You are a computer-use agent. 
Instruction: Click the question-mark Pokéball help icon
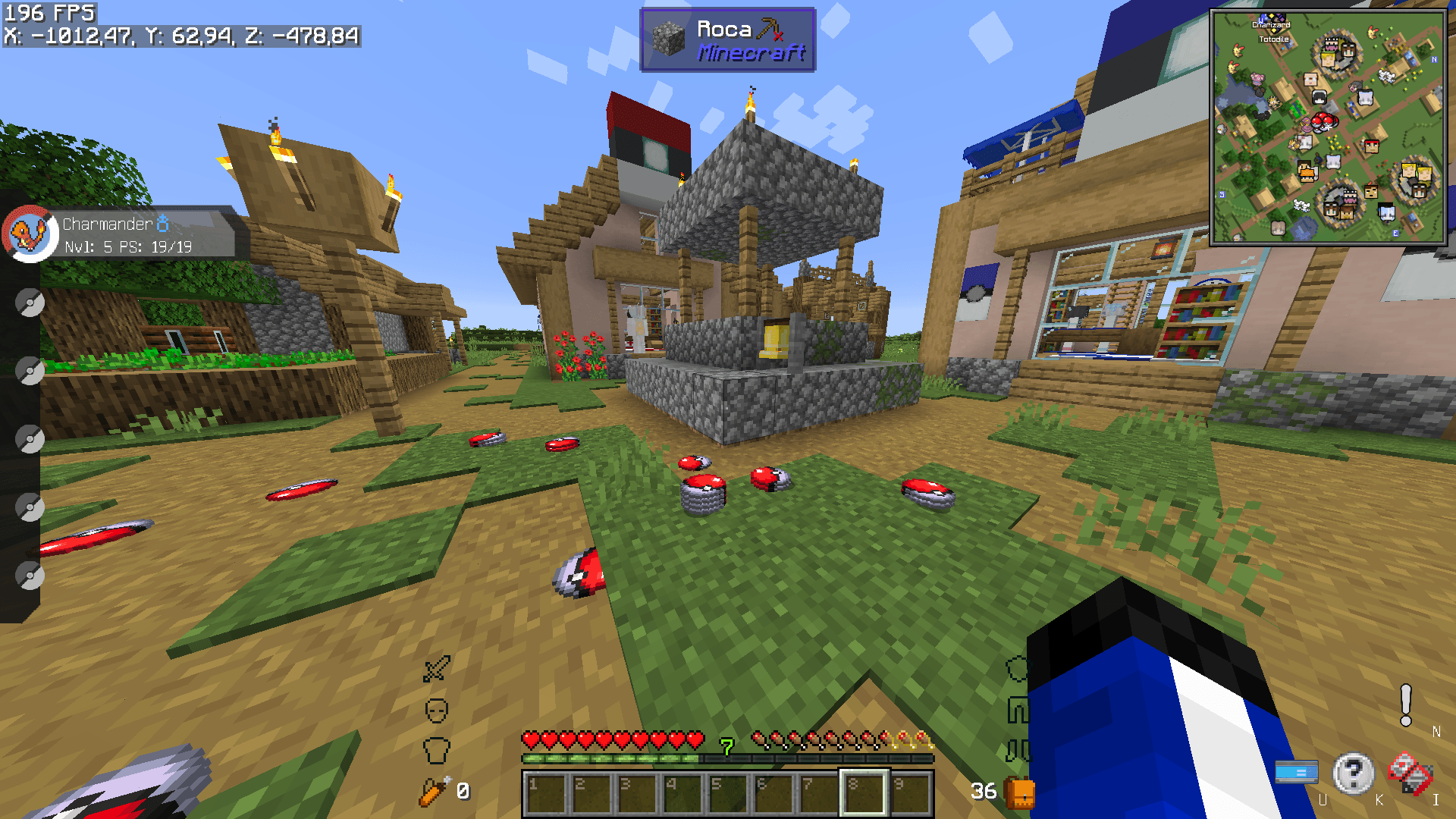click(1354, 773)
